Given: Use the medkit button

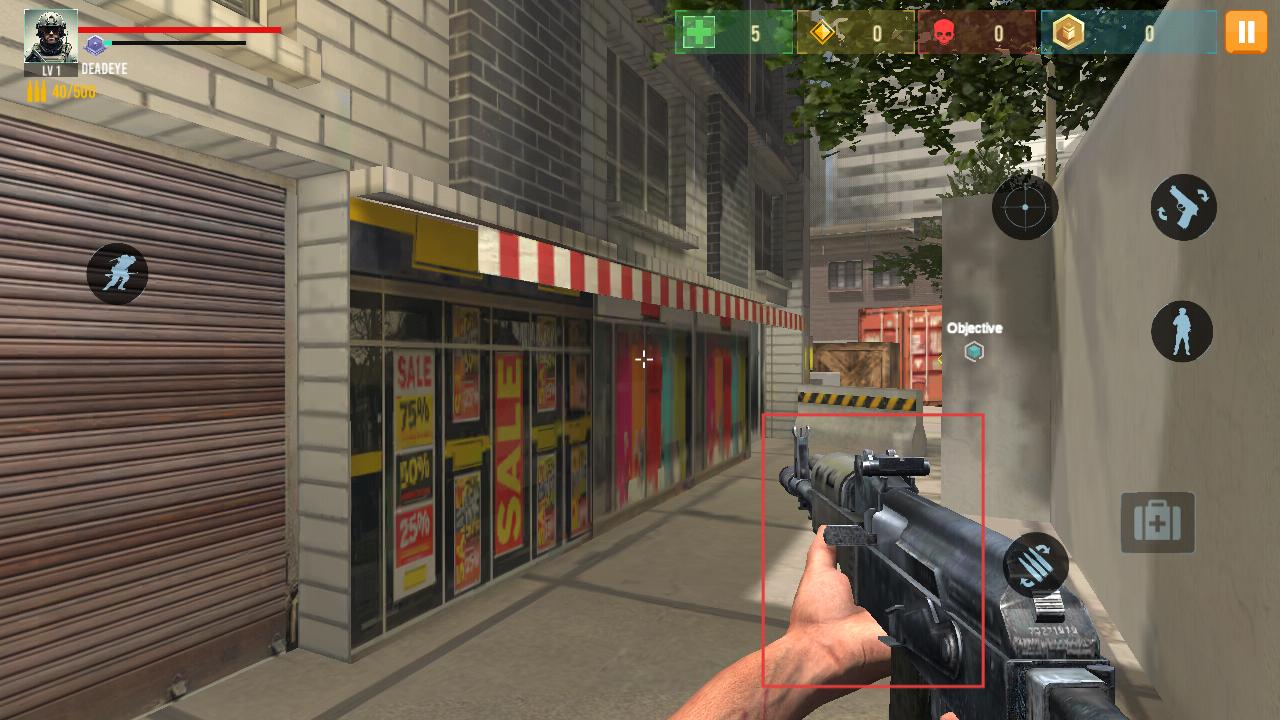Looking at the screenshot, I should 1157,522.
